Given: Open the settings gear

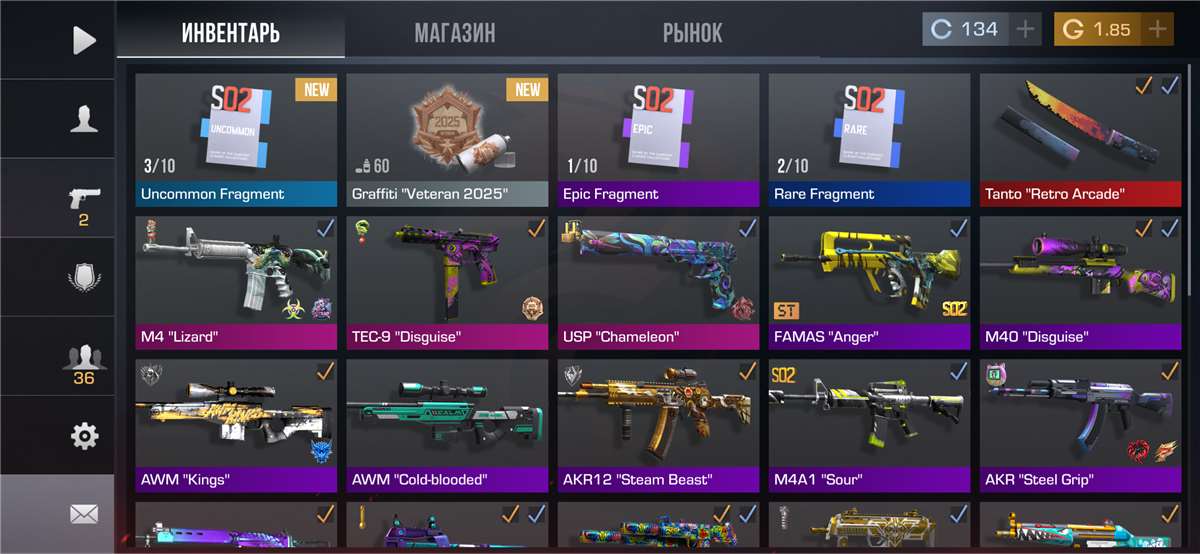Looking at the screenshot, I should pos(84,436).
